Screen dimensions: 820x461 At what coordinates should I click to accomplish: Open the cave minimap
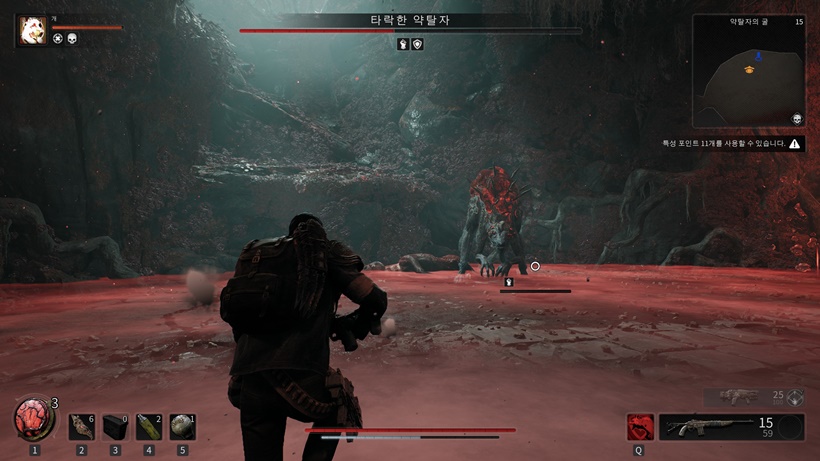tap(748, 72)
